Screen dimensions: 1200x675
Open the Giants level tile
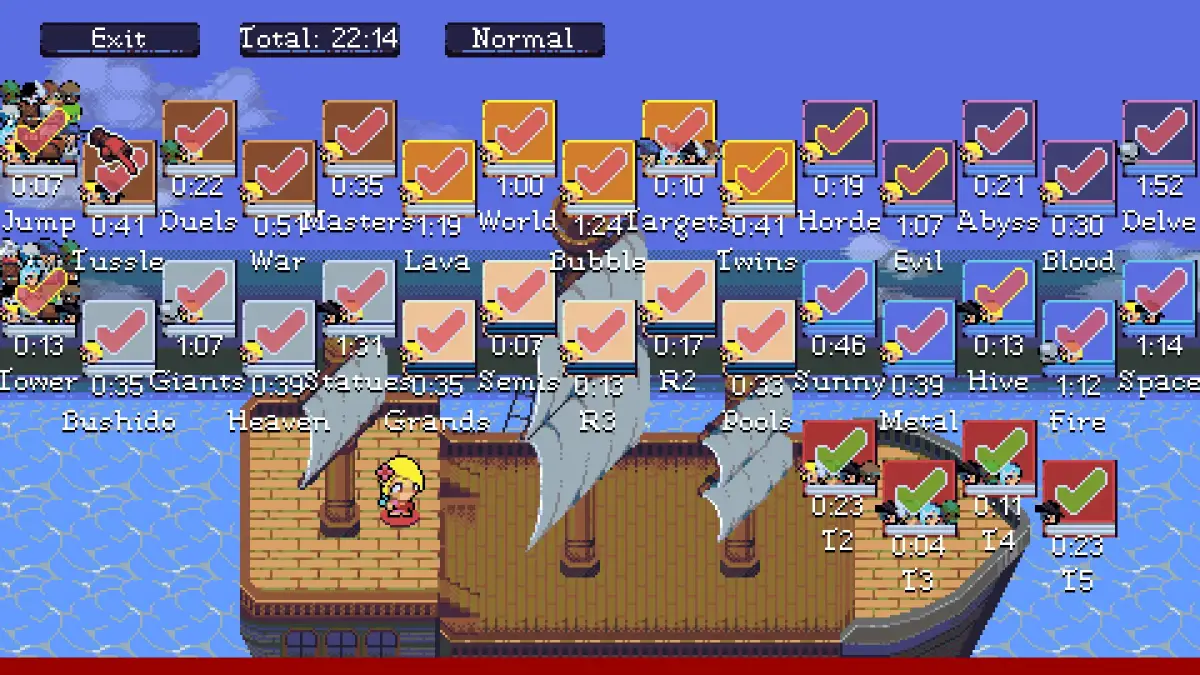click(200, 296)
